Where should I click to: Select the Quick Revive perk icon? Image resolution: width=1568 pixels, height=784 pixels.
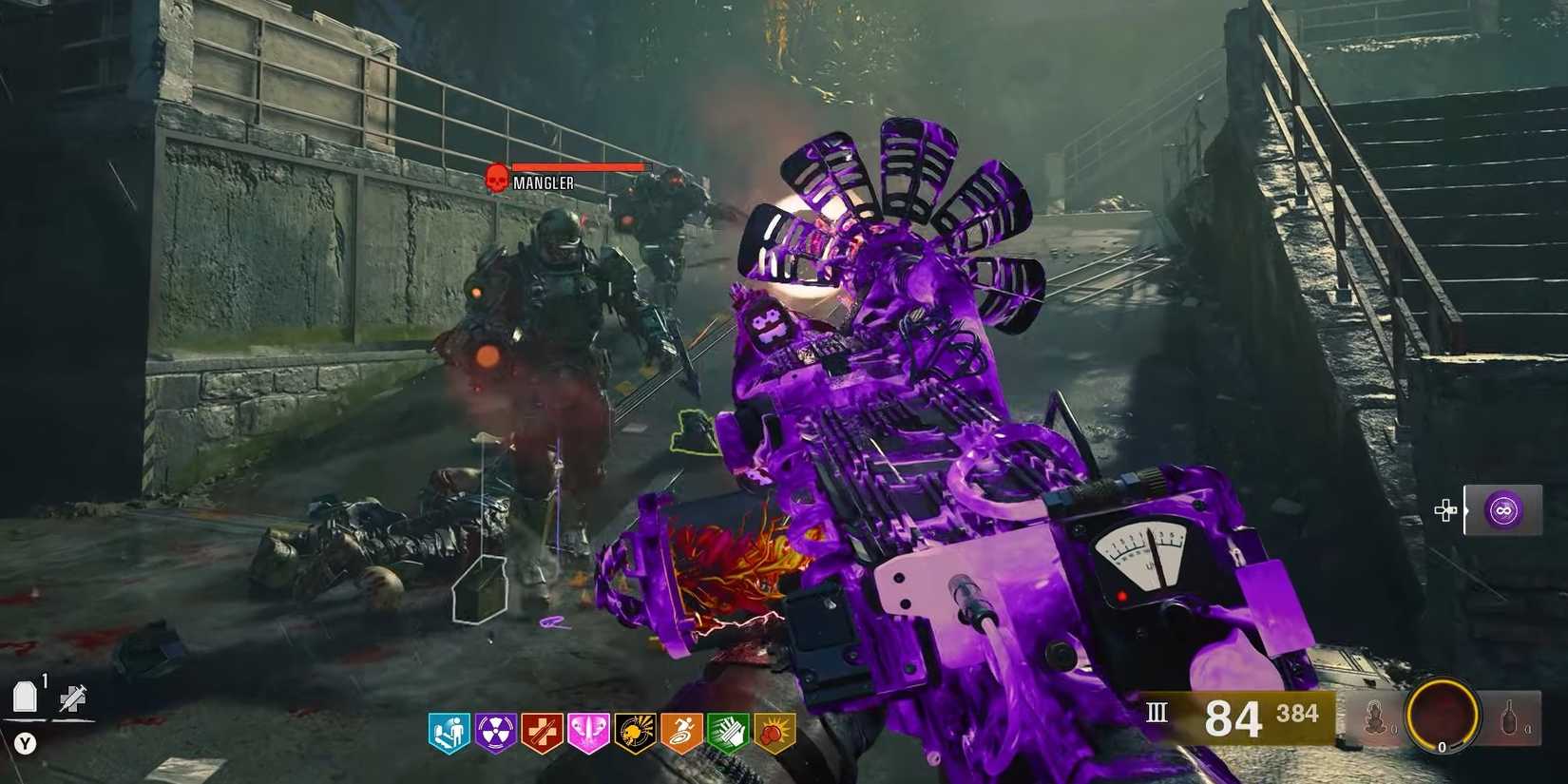pyautogui.click(x=448, y=731)
